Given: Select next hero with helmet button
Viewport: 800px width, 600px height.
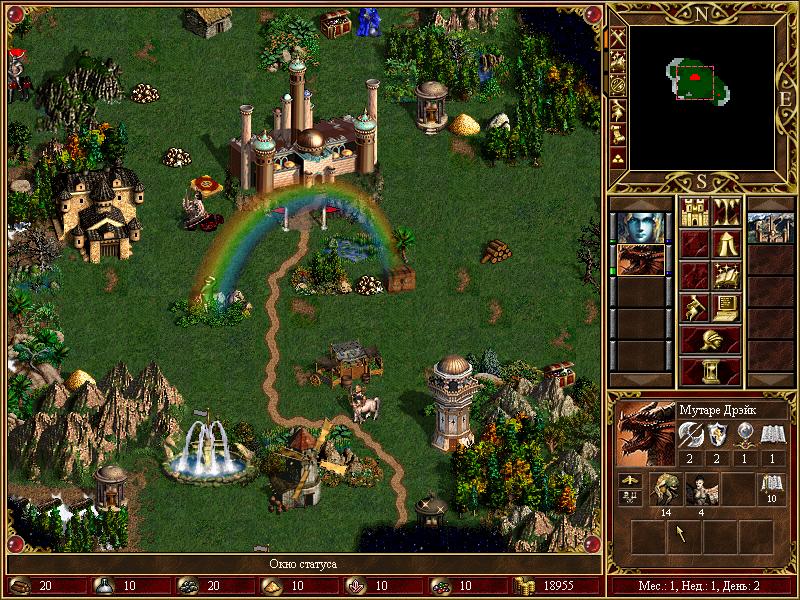Looking at the screenshot, I should tap(710, 339).
